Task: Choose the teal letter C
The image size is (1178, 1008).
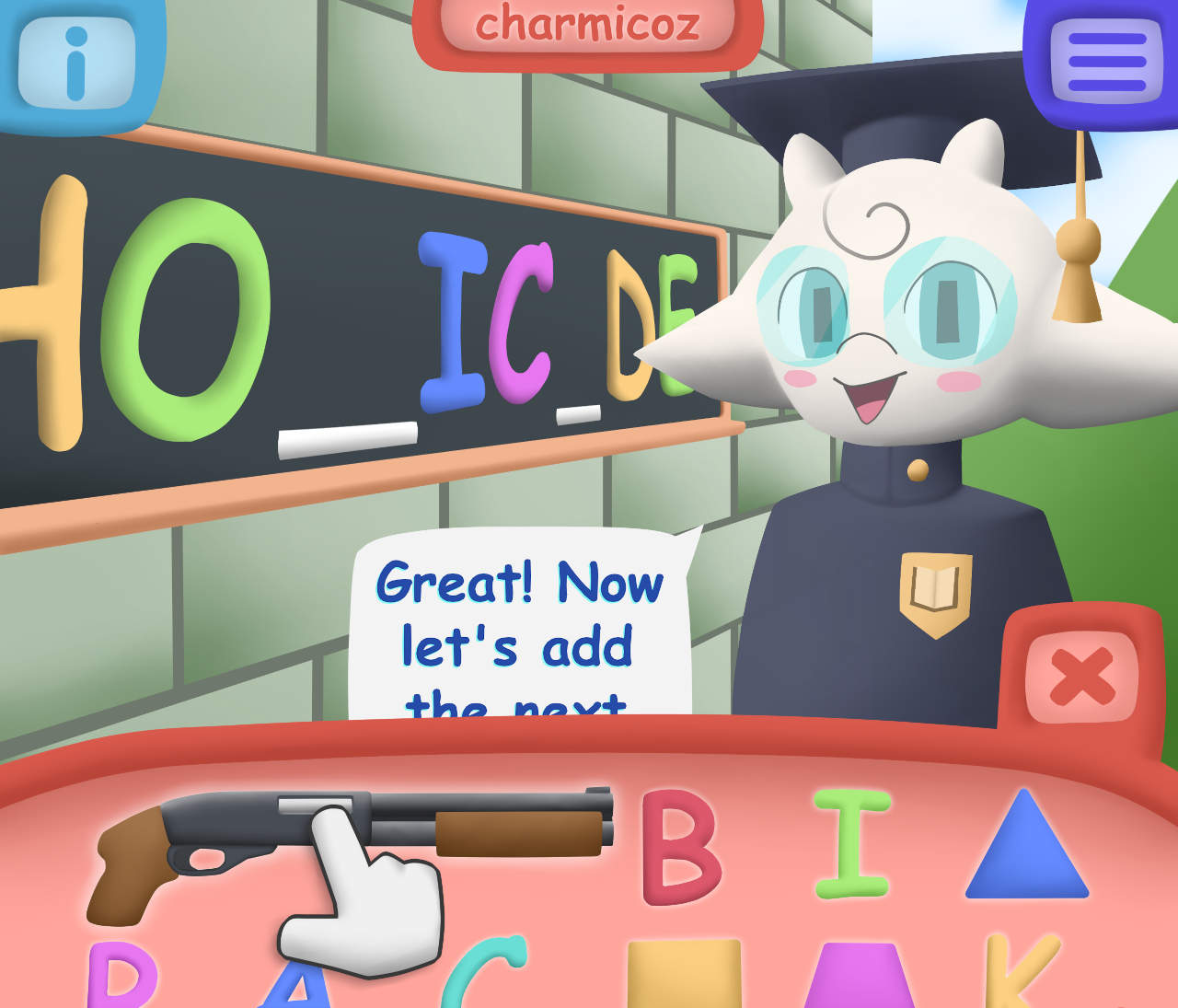Action: [483, 976]
